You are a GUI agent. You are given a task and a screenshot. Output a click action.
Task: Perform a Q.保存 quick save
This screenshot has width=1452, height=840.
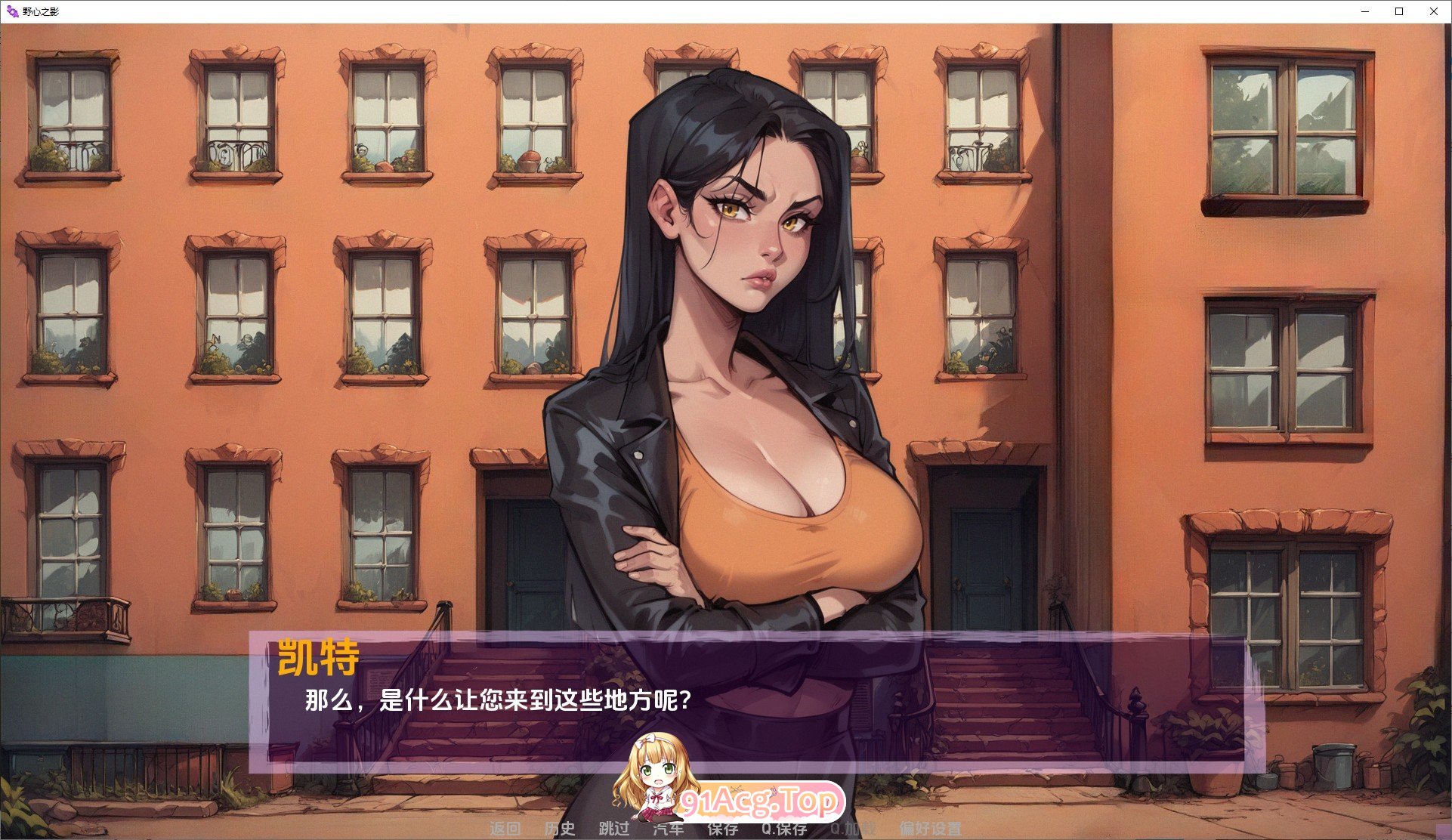tap(783, 828)
